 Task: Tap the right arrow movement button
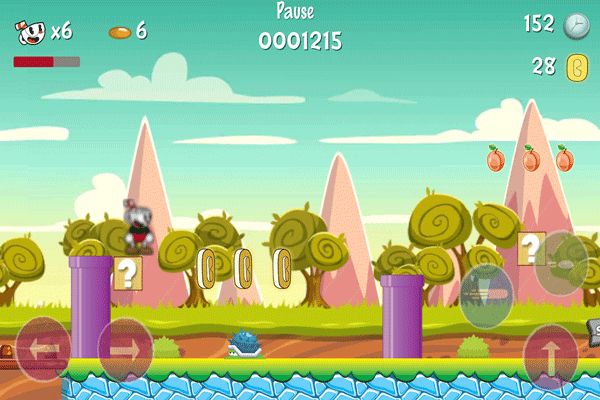(x=124, y=349)
